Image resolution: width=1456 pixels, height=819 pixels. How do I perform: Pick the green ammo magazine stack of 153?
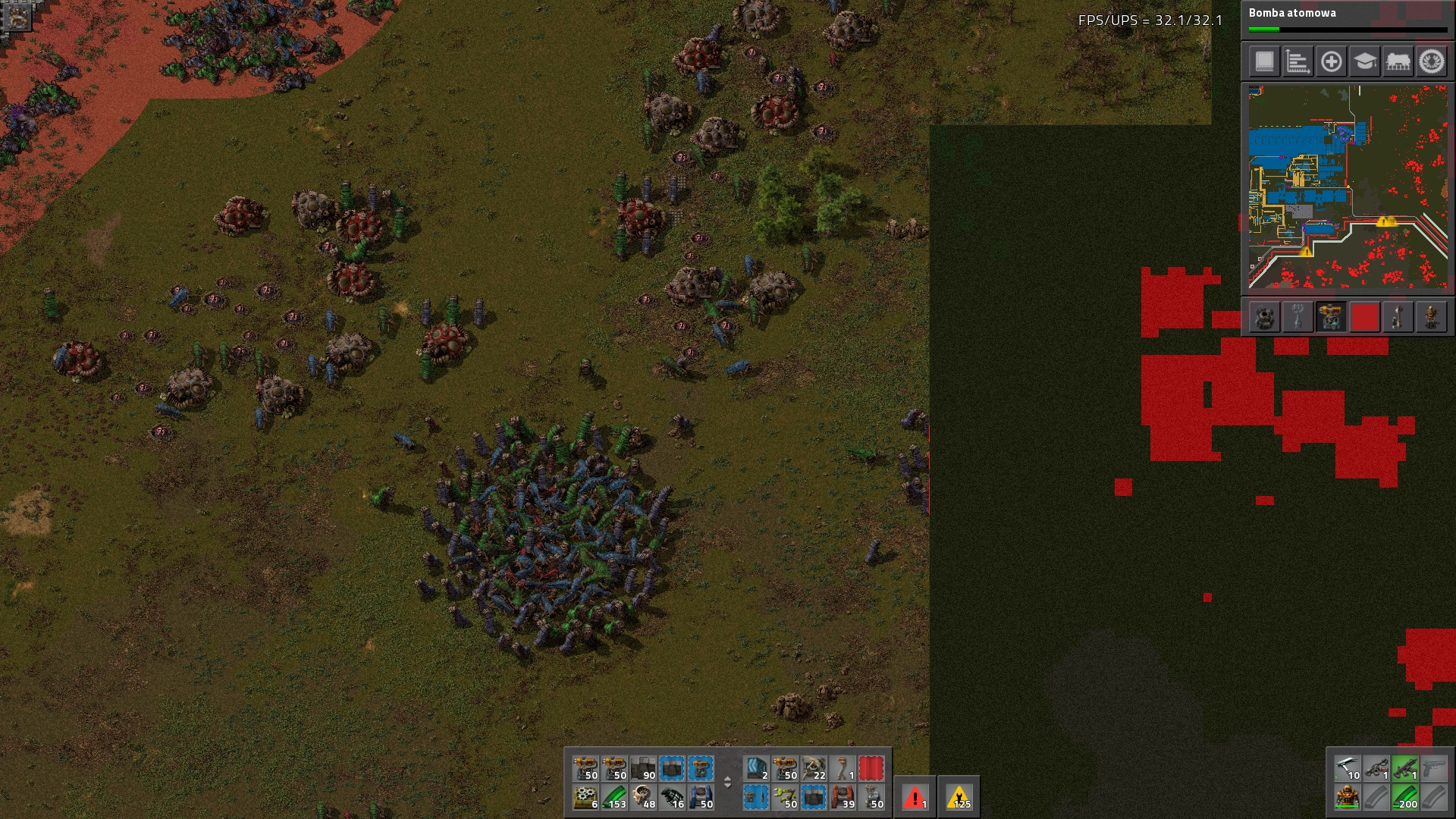click(x=615, y=798)
